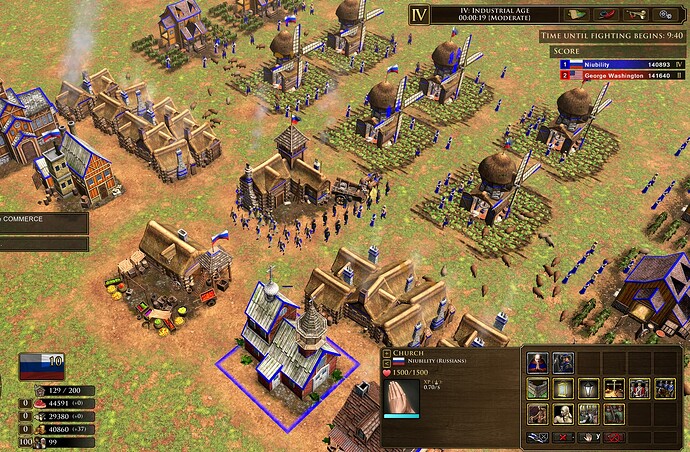Image resolution: width=690 pixels, height=452 pixels.
Task: Open the map scroll button in top bar
Action: pyautogui.click(x=575, y=15)
